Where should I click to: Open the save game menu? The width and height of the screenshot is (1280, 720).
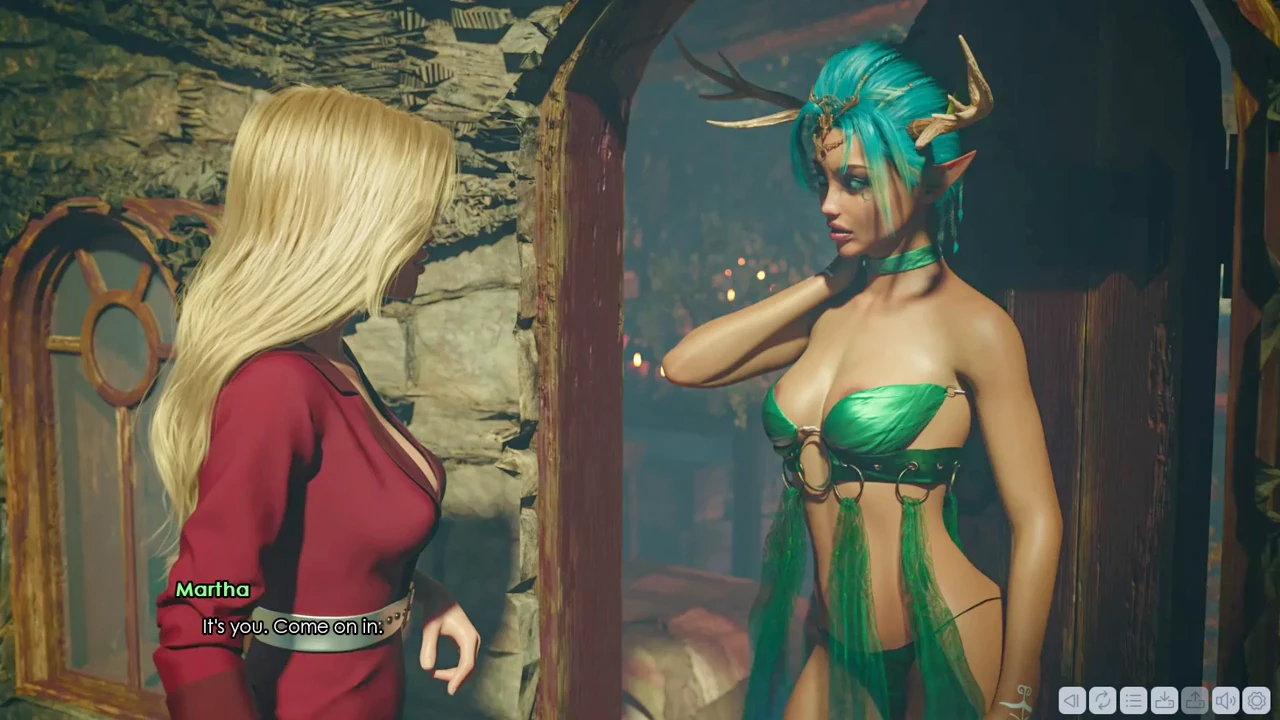1164,701
